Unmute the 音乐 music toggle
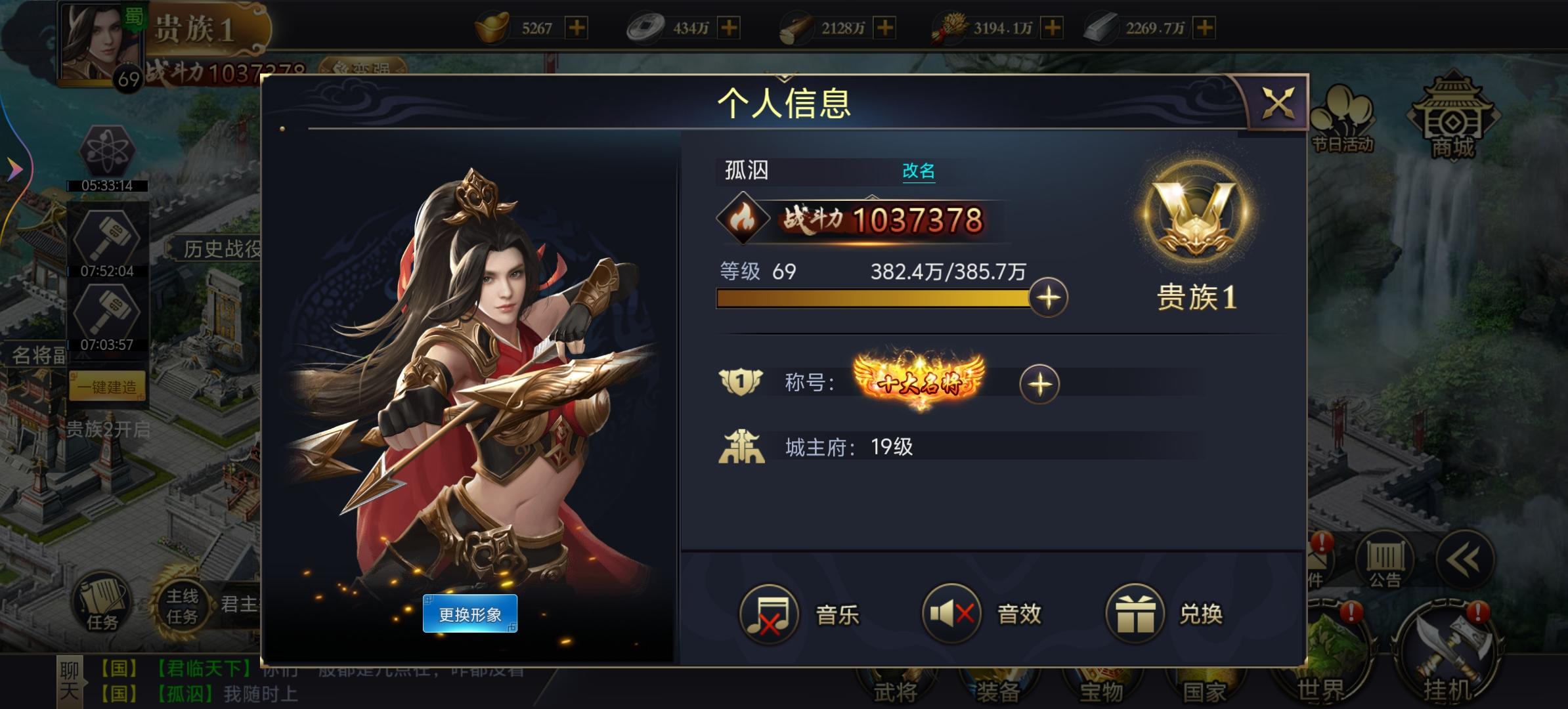Screen dimensions: 1568x709 click(x=769, y=614)
